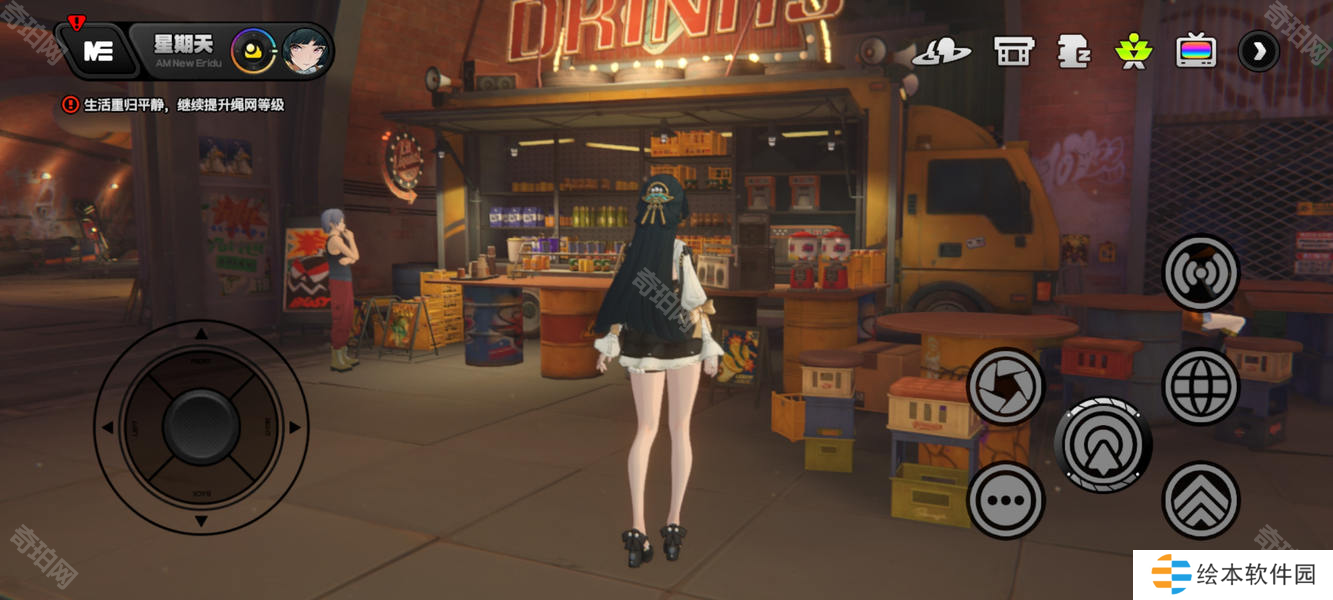
Task: Tap the double-chevron sprint button
Action: (1200, 500)
